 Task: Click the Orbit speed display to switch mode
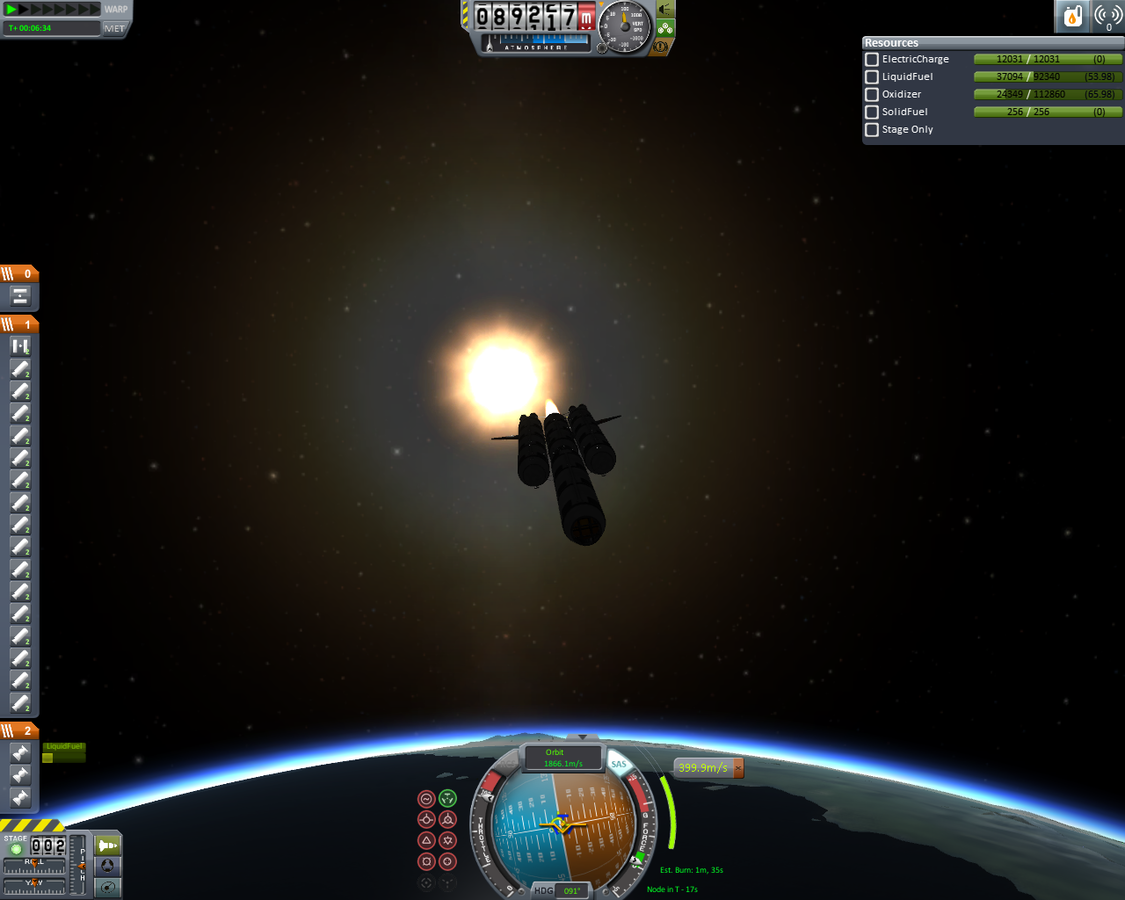(555, 758)
